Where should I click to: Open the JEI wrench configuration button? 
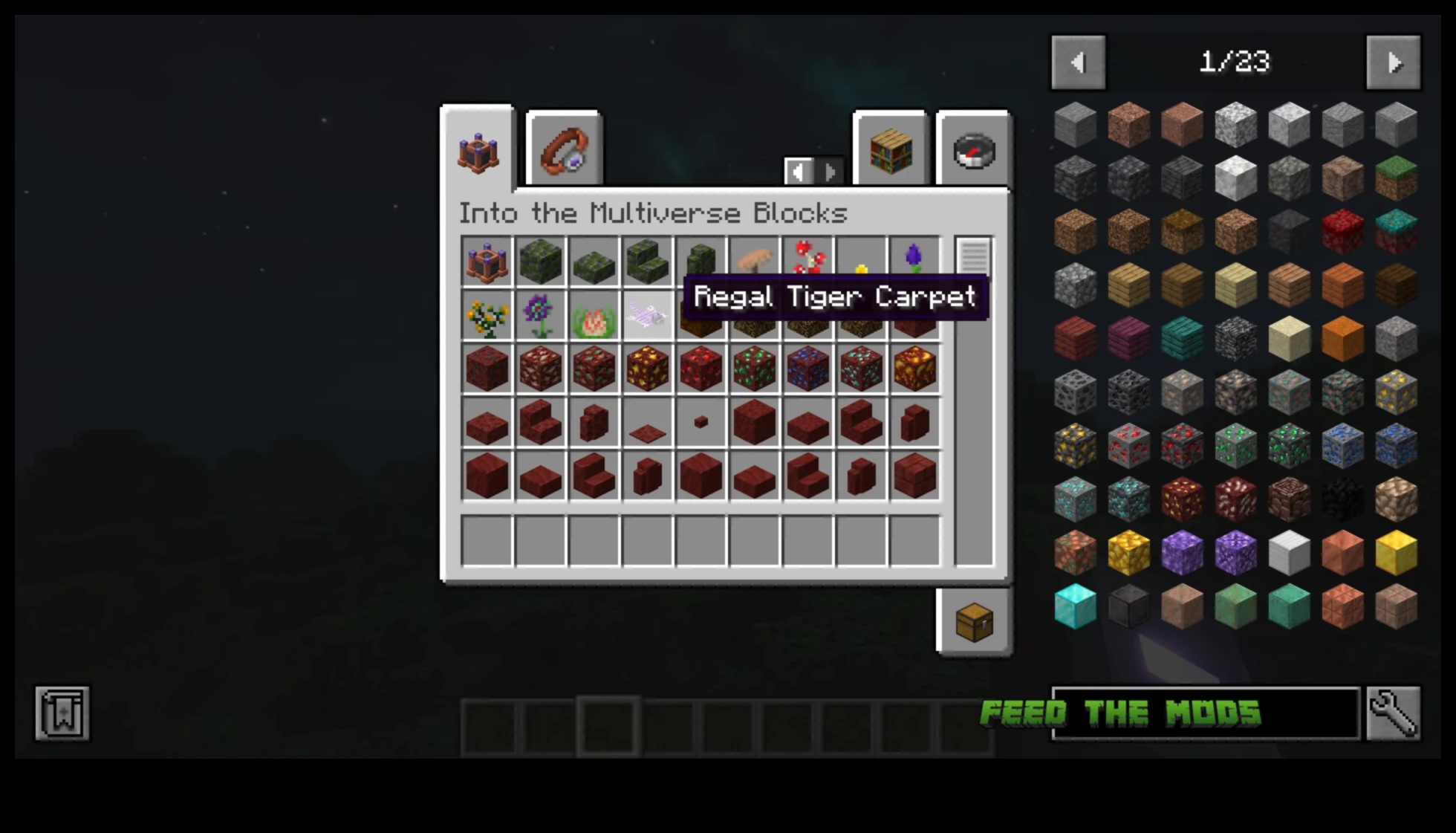point(1393,713)
